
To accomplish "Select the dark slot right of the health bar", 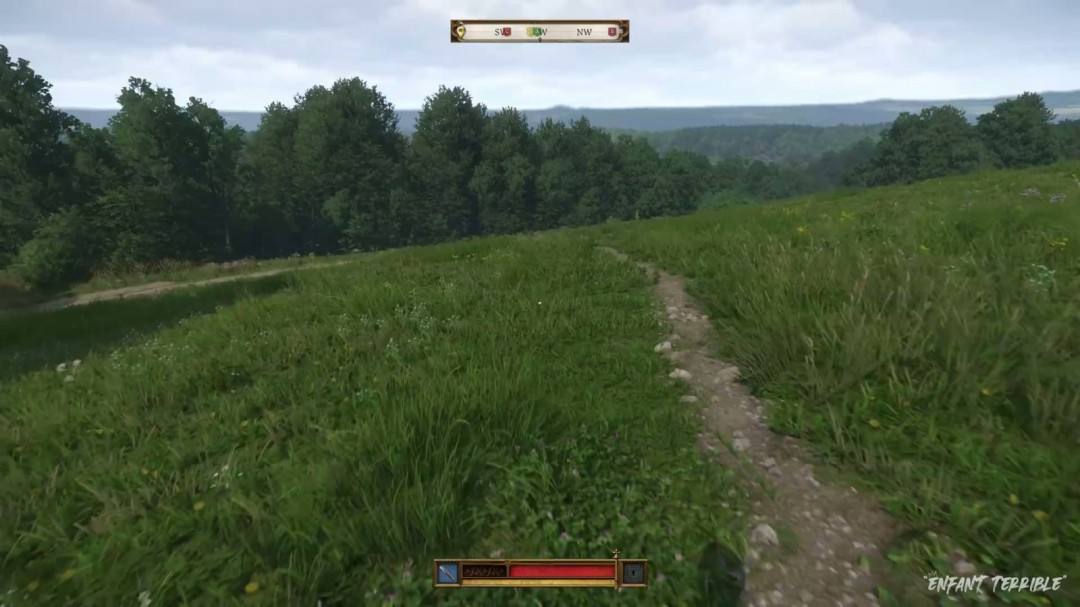I will [x=632, y=573].
